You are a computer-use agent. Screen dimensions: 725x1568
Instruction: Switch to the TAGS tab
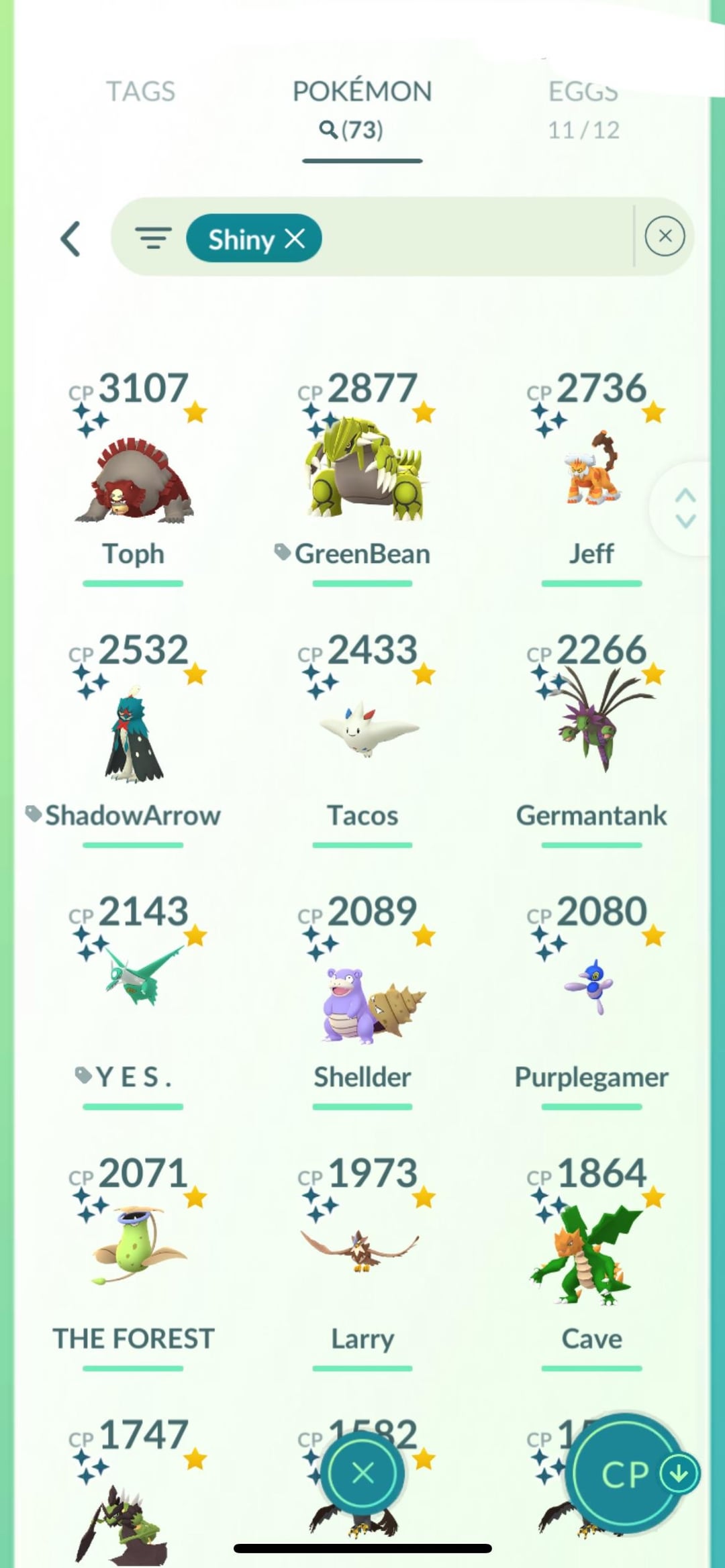point(140,92)
